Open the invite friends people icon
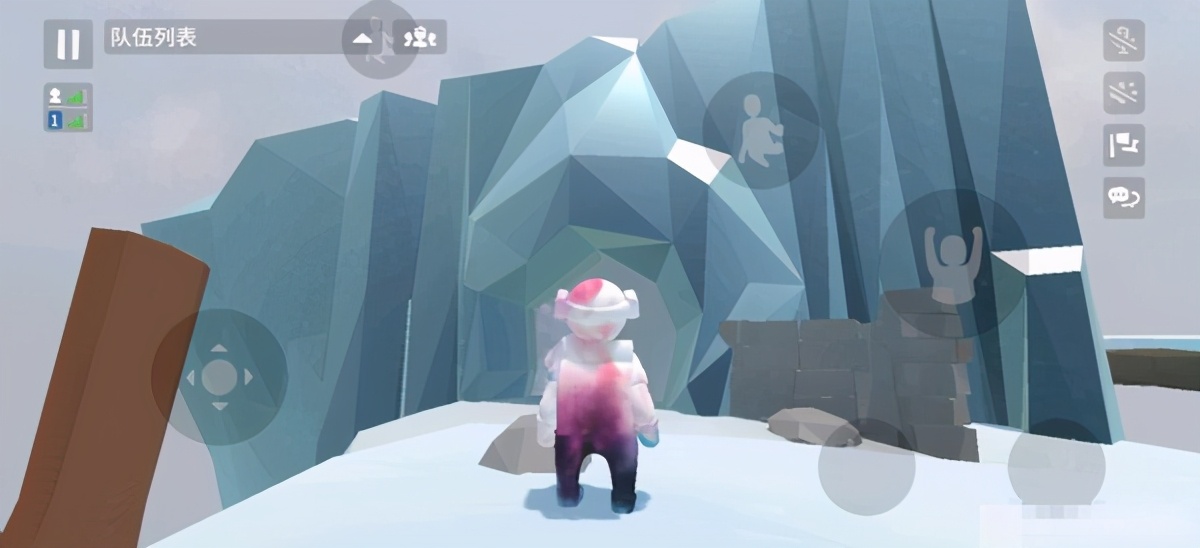This screenshot has height=548, width=1200. click(420, 38)
